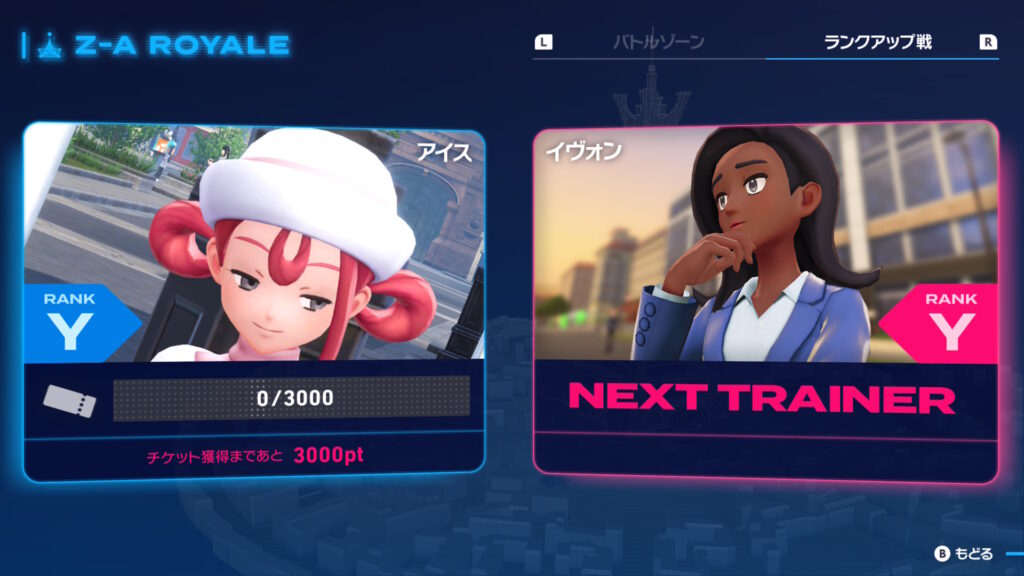Switch to the バトルゾーン tab
1024x576 pixels.
[x=658, y=42]
